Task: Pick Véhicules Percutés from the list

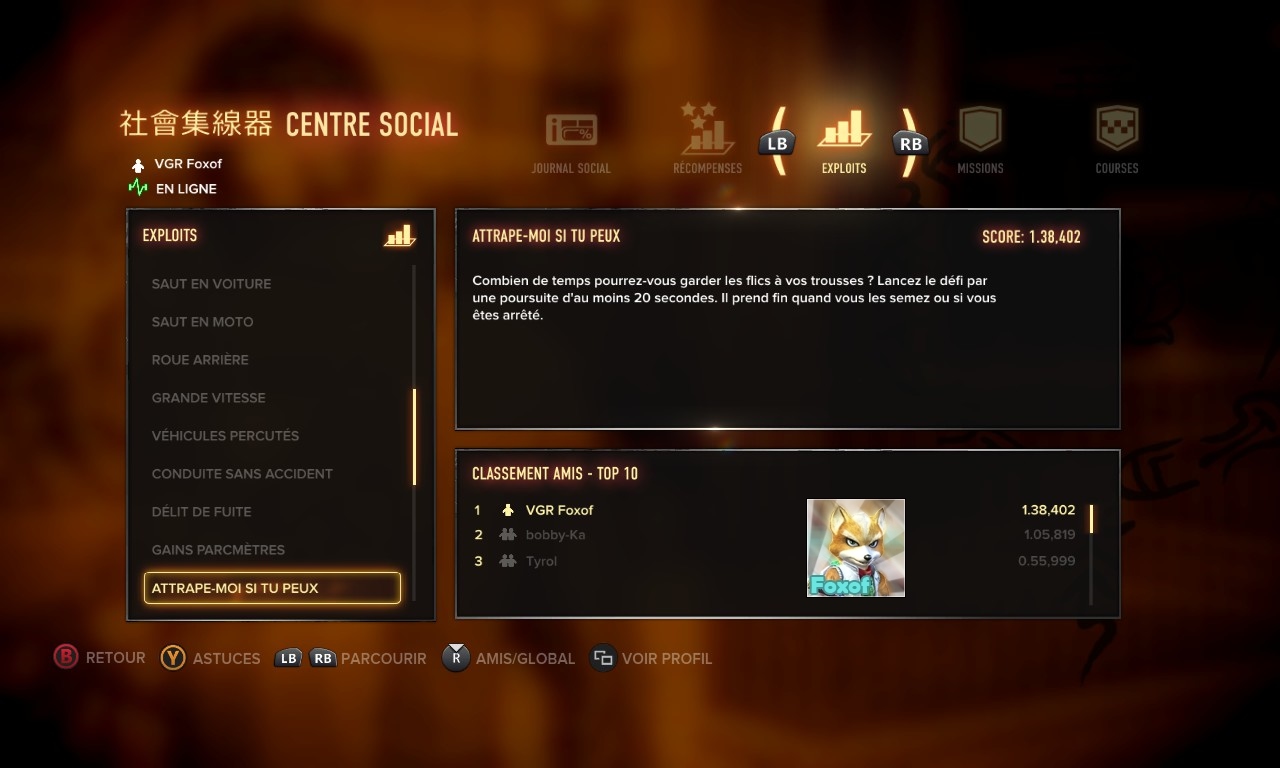Action: pyautogui.click(x=225, y=436)
